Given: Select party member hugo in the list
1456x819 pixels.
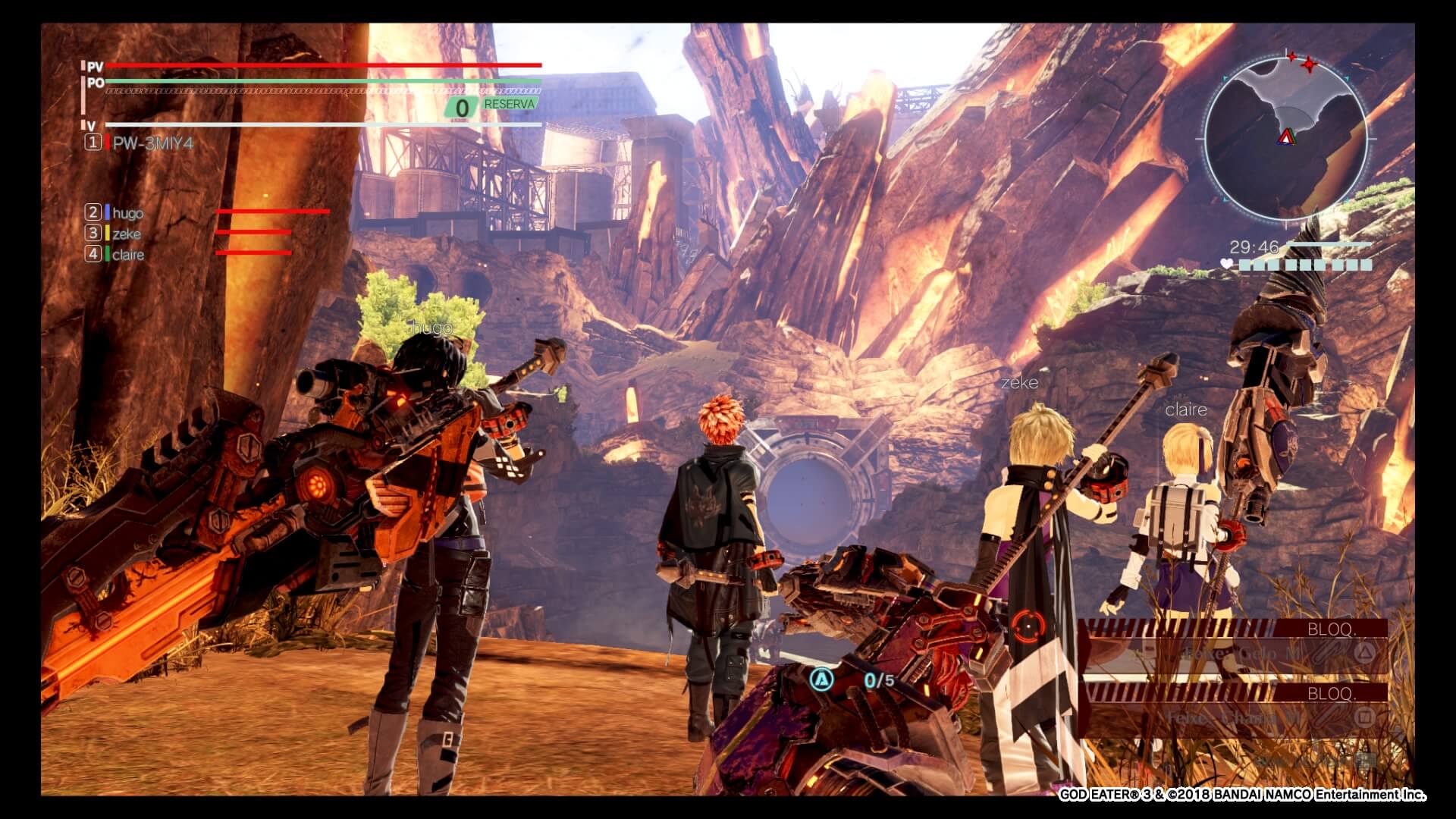Looking at the screenshot, I should (127, 213).
